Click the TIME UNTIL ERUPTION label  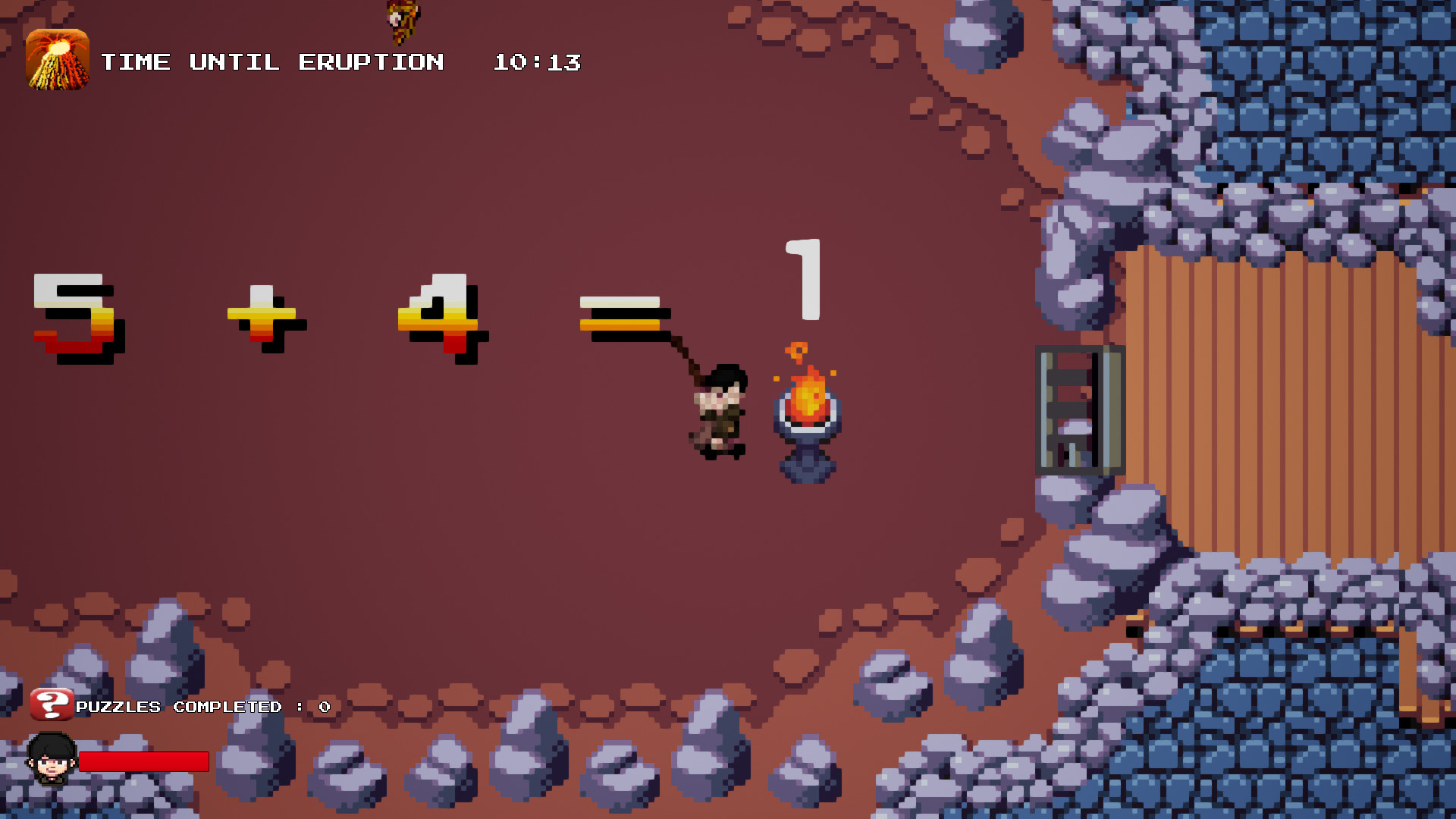pyautogui.click(x=271, y=62)
